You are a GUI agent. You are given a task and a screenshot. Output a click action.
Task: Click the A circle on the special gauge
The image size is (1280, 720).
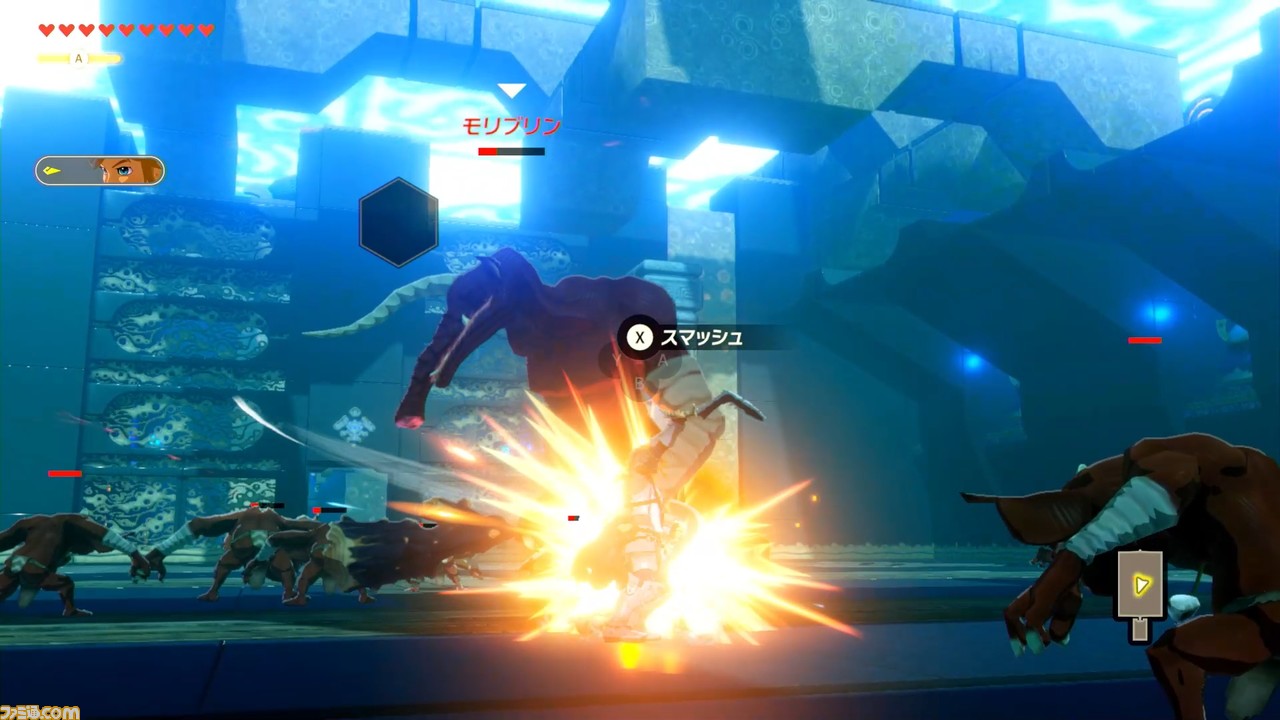78,58
